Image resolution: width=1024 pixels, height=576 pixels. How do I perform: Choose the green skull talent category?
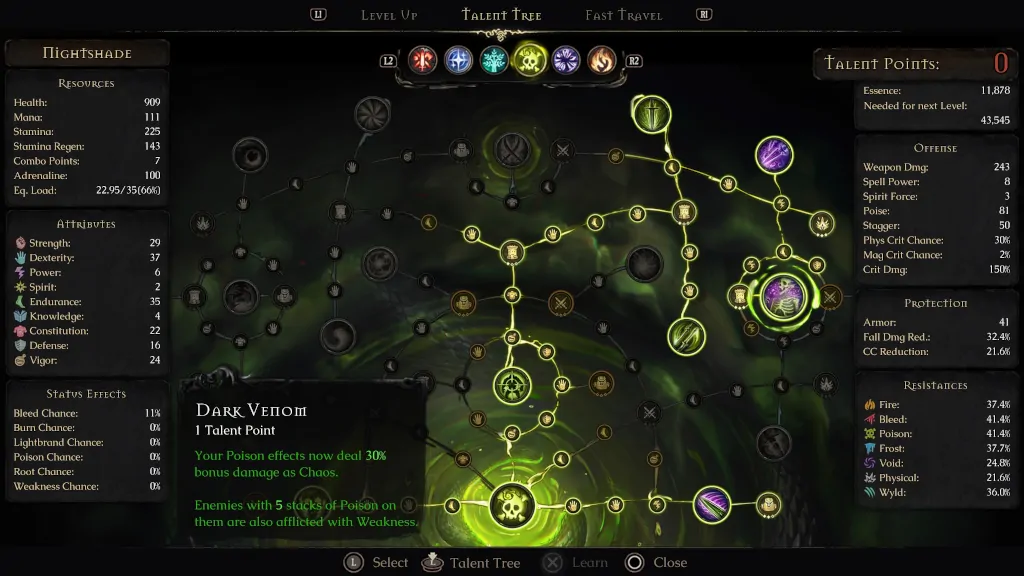(530, 60)
